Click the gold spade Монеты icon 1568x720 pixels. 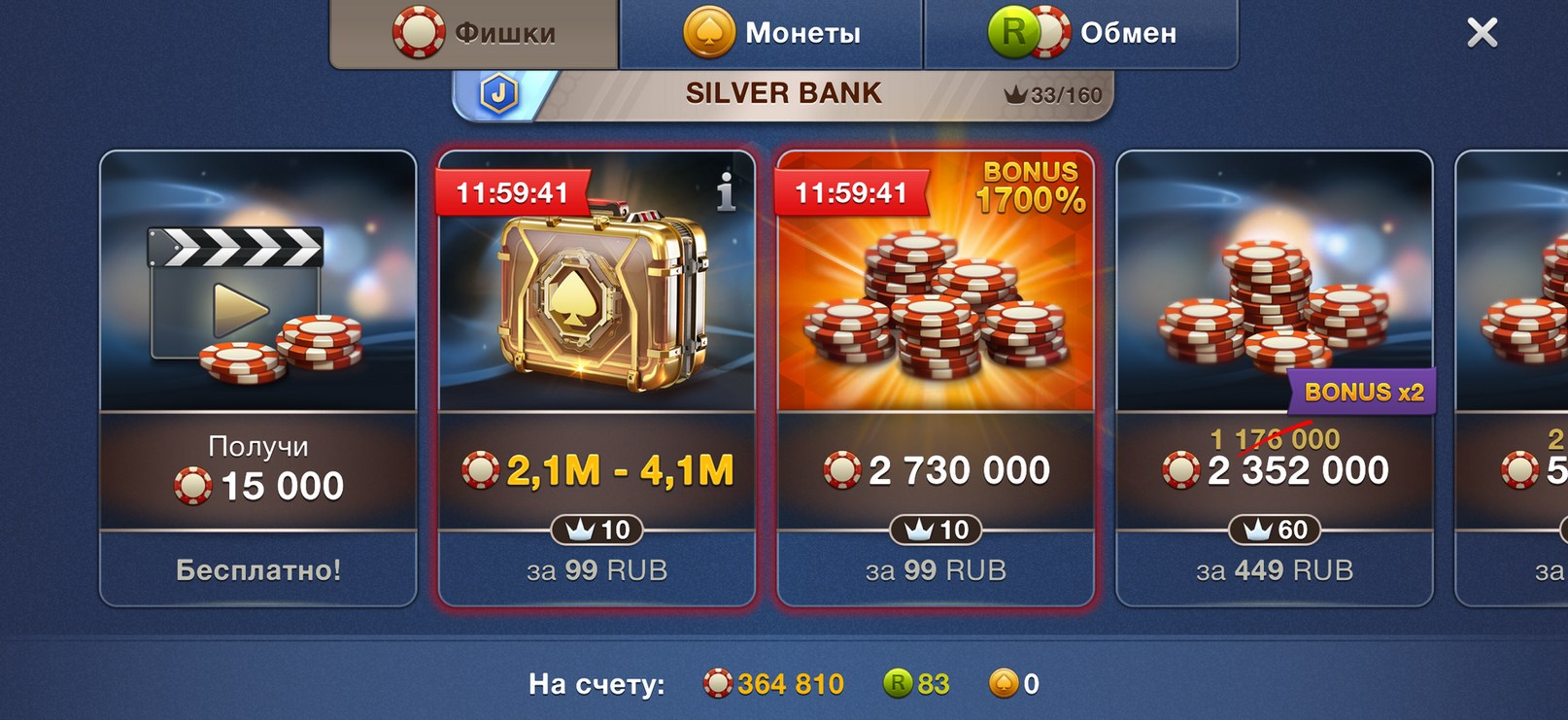tap(708, 32)
